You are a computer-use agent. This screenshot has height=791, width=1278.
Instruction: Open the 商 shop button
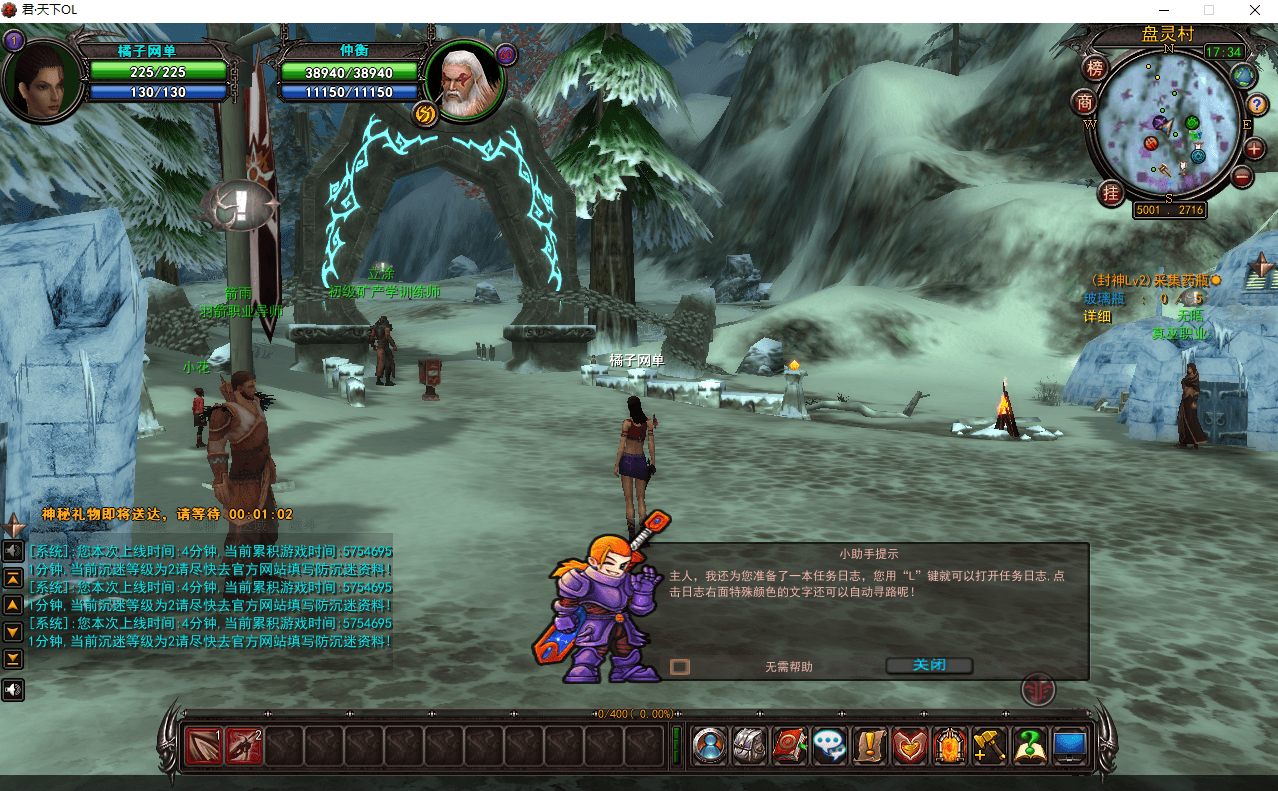tap(1085, 102)
